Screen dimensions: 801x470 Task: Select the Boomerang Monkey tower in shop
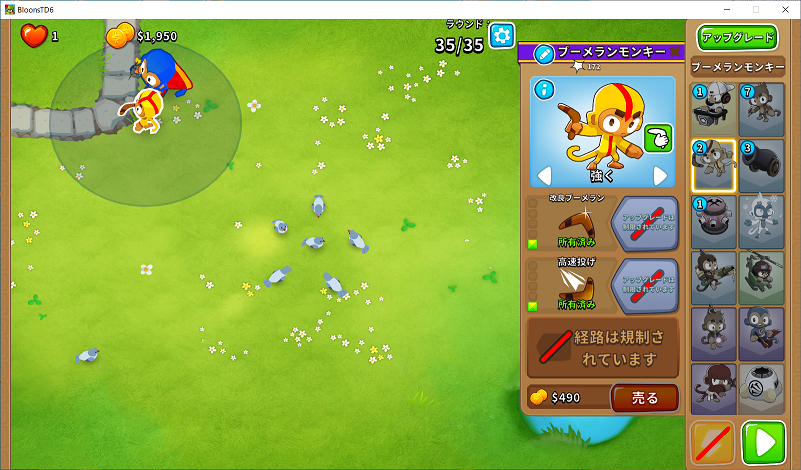tap(714, 165)
